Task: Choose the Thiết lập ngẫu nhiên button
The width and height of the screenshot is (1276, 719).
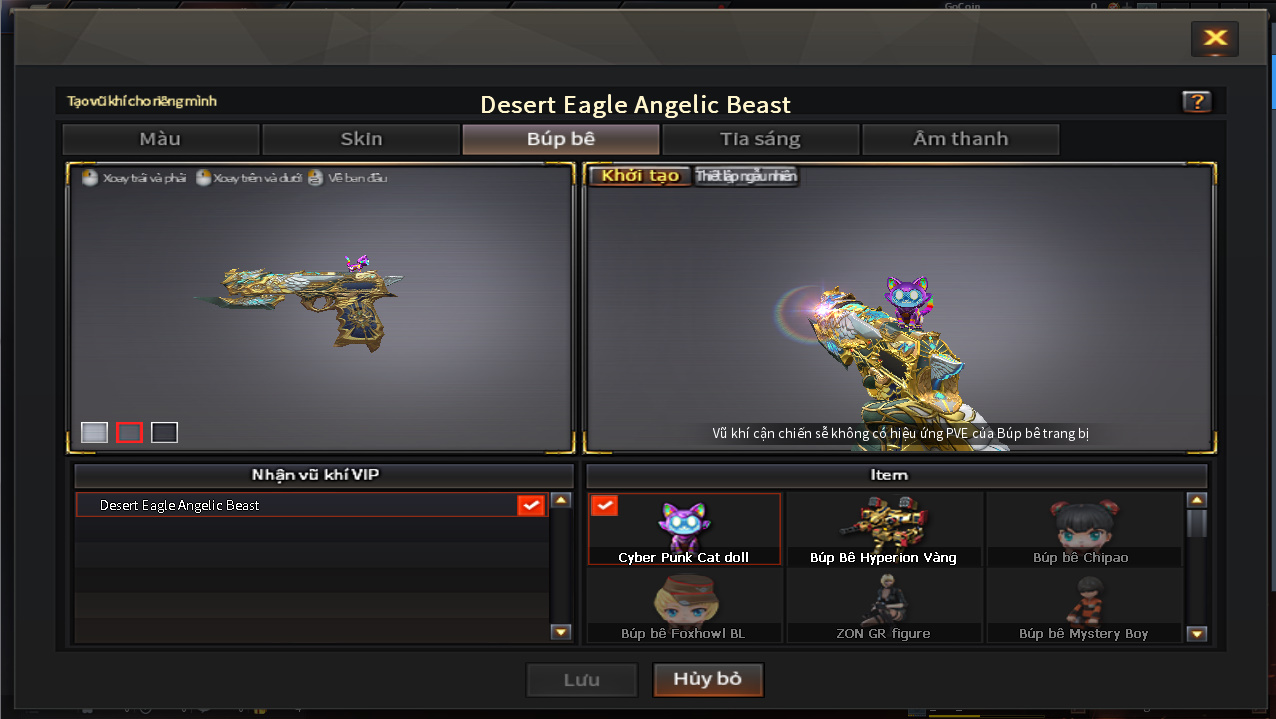Action: click(747, 176)
